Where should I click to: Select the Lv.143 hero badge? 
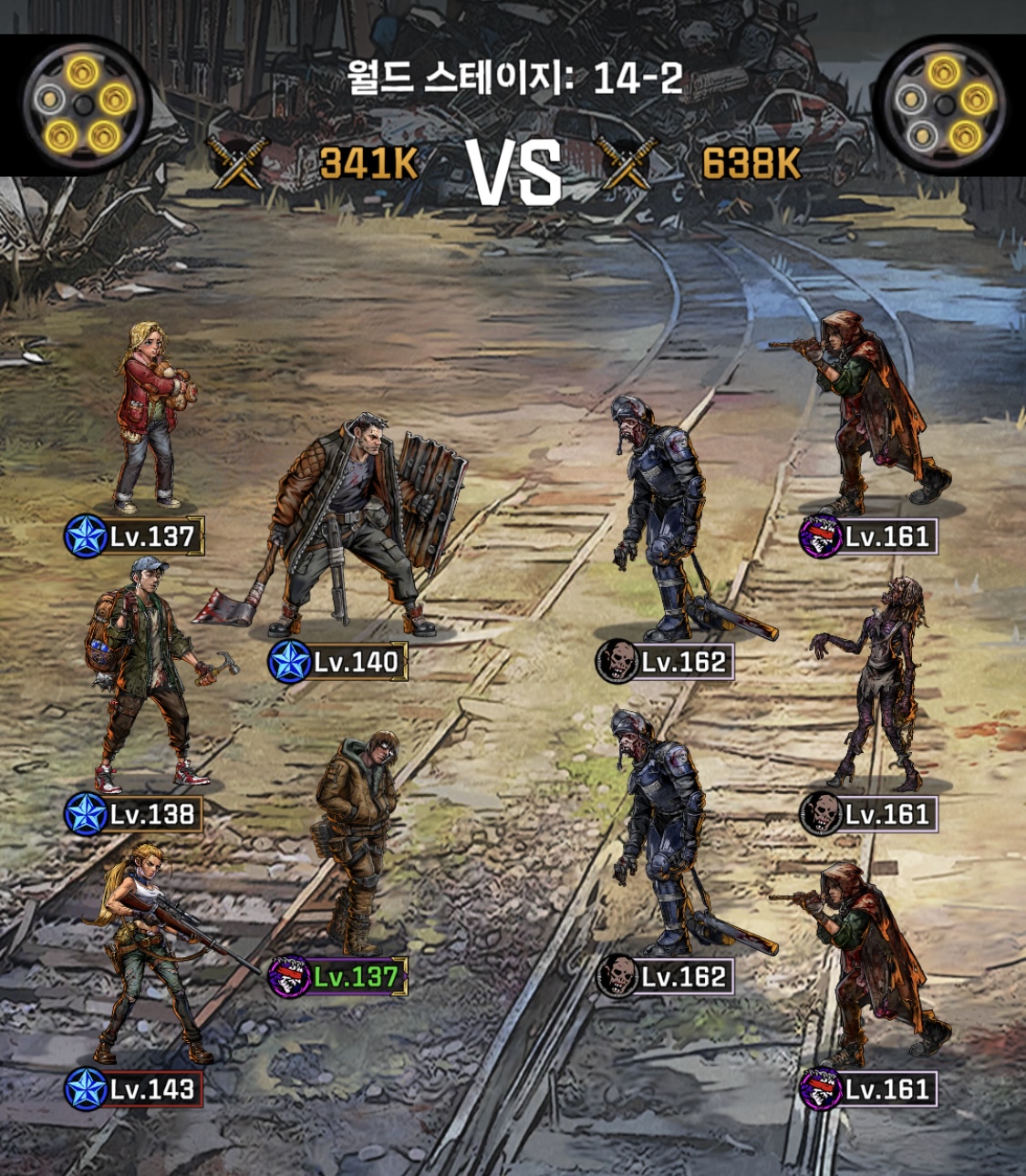tap(134, 1089)
